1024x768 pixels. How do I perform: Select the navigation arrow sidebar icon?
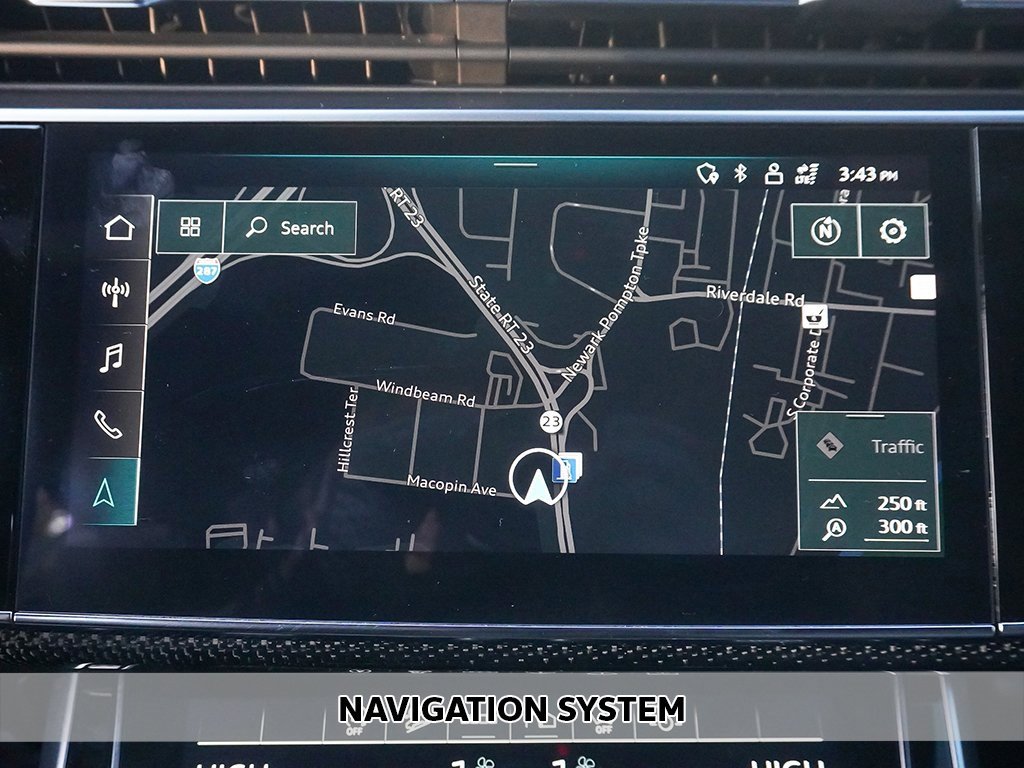[104, 491]
